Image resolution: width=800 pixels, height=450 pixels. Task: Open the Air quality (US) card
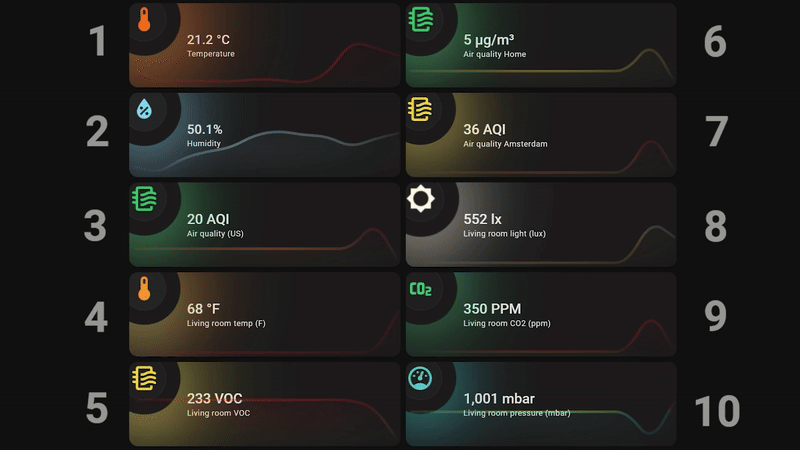265,224
